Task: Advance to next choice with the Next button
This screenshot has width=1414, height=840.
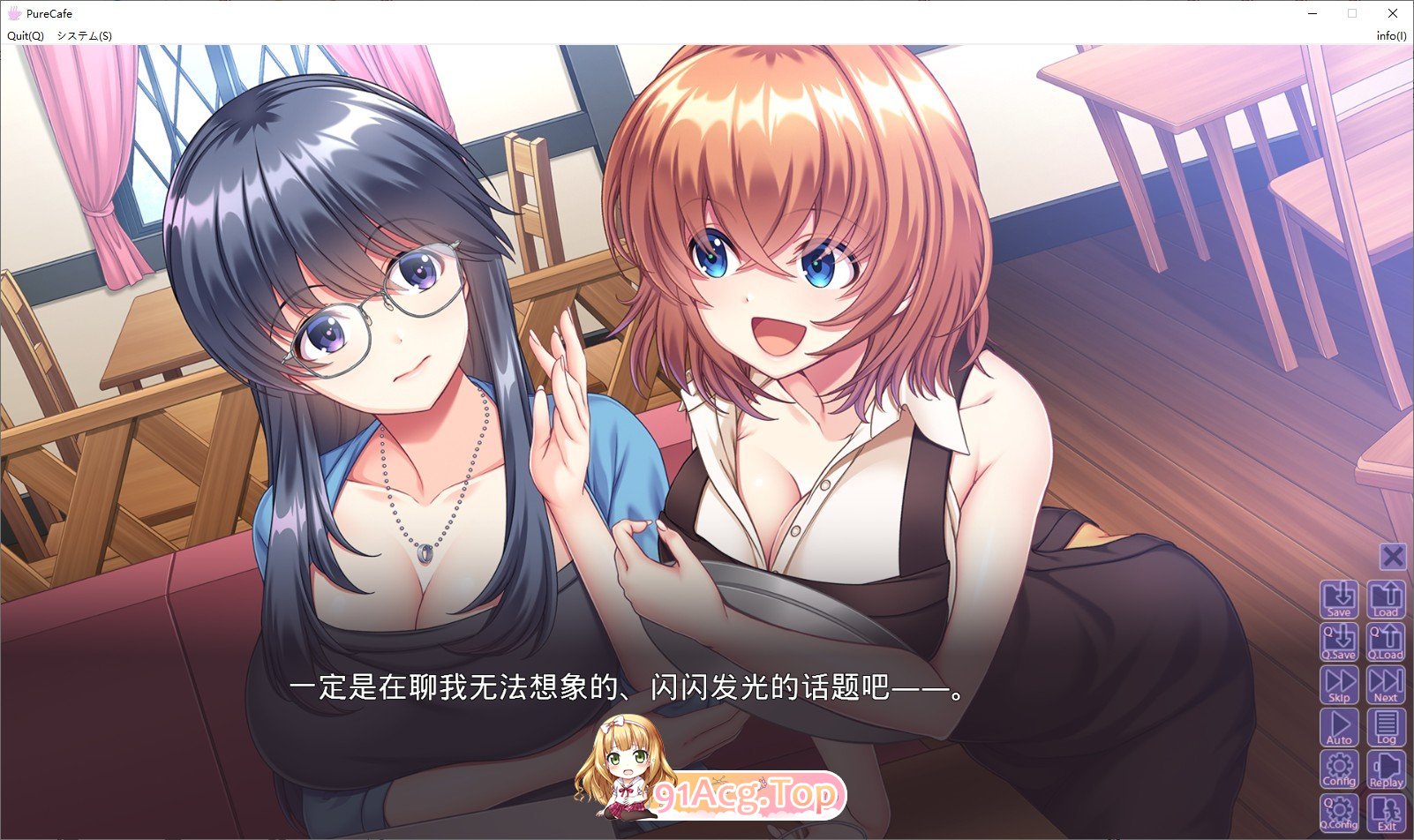Action: point(1388,685)
